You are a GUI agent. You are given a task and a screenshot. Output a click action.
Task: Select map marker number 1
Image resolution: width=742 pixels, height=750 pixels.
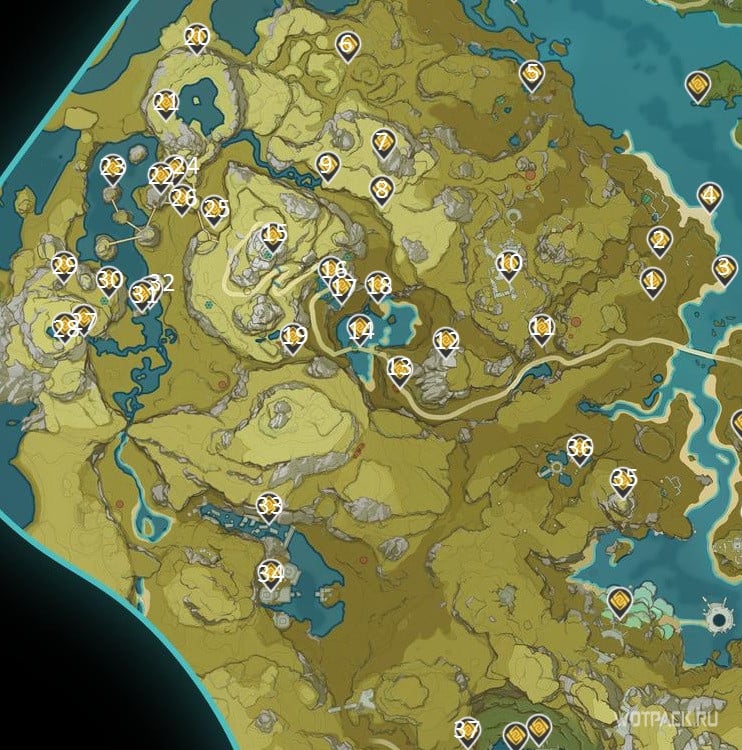pyautogui.click(x=653, y=281)
